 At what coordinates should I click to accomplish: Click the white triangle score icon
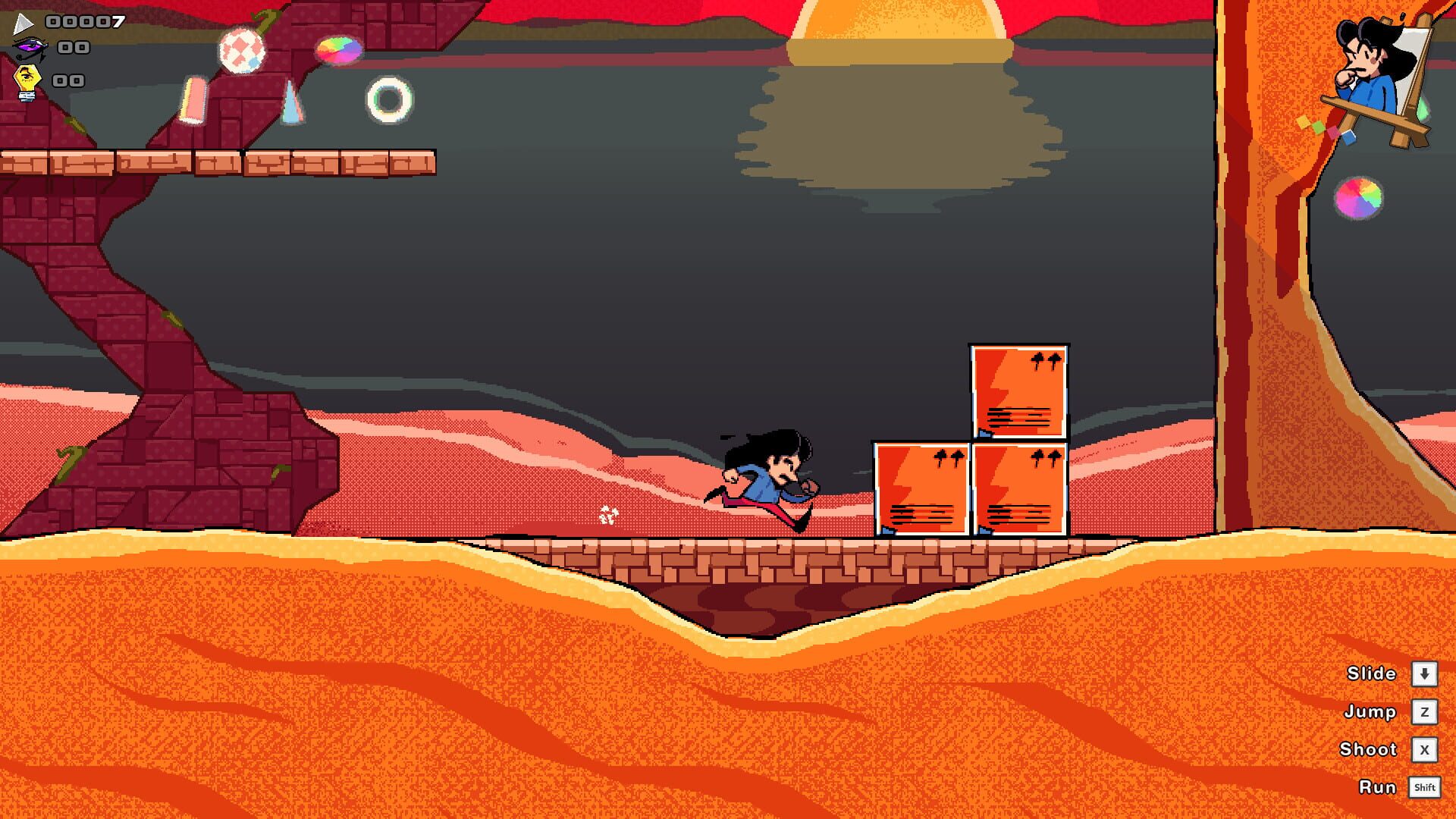[25, 25]
